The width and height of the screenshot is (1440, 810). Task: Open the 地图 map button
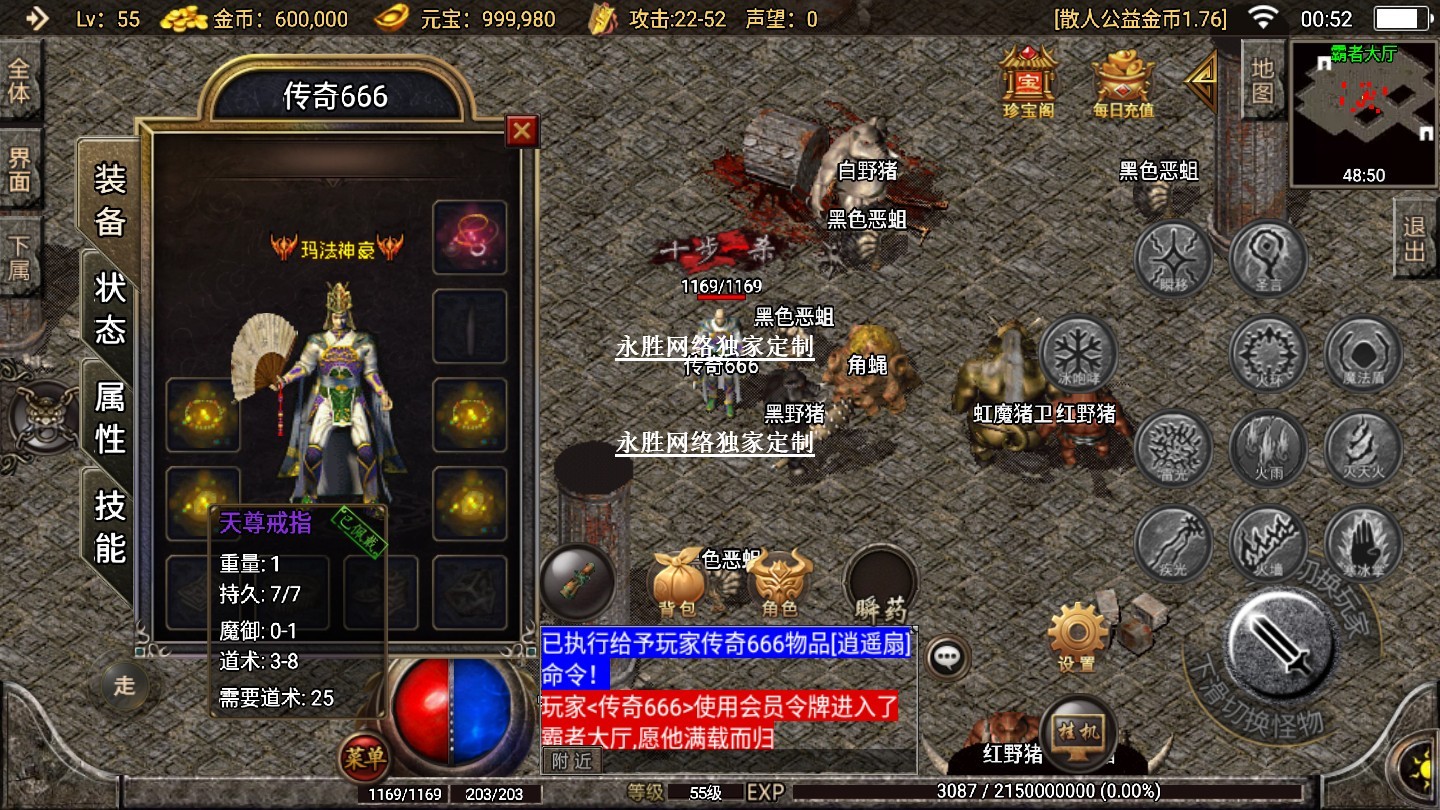coord(1262,80)
